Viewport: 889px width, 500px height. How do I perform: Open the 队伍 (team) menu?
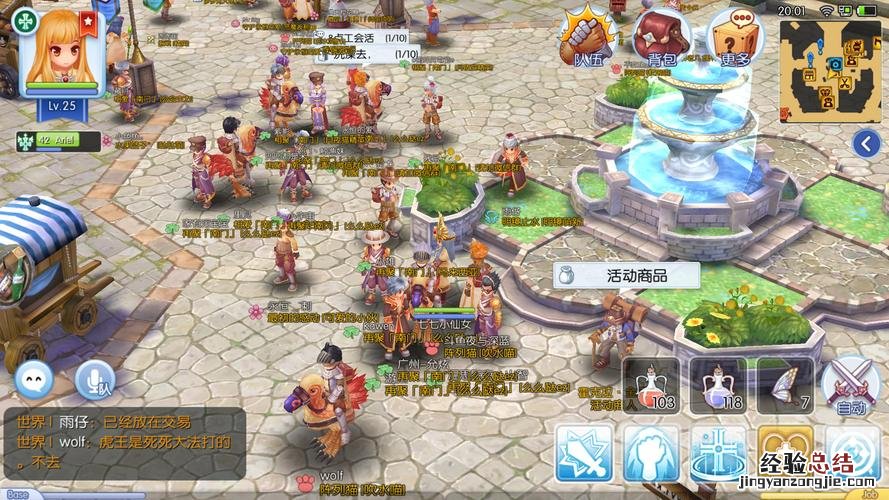[x=590, y=38]
